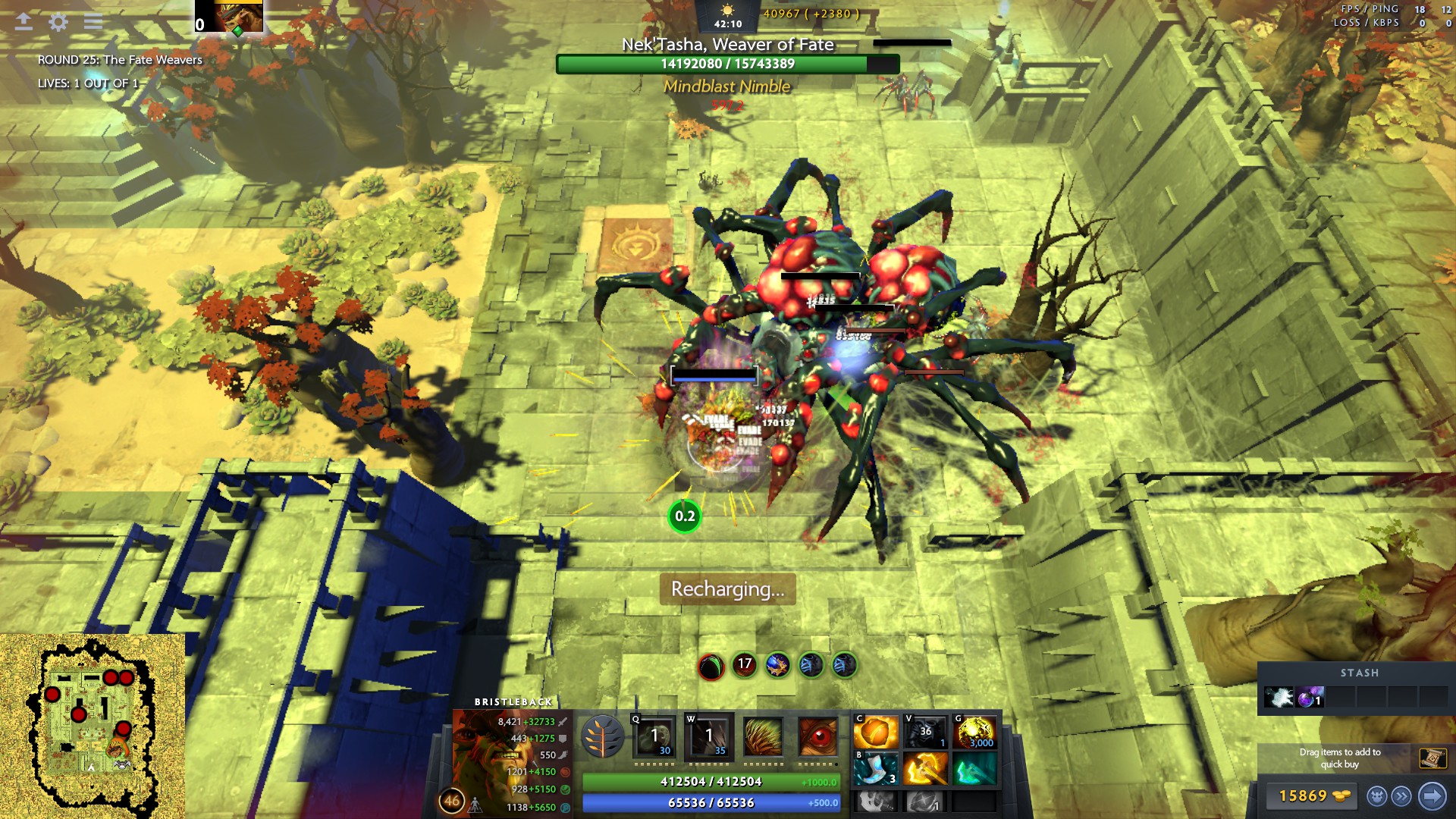Cast Viscous Nasal Goo ability on Q
Image resolution: width=1456 pixels, height=819 pixels.
click(654, 736)
